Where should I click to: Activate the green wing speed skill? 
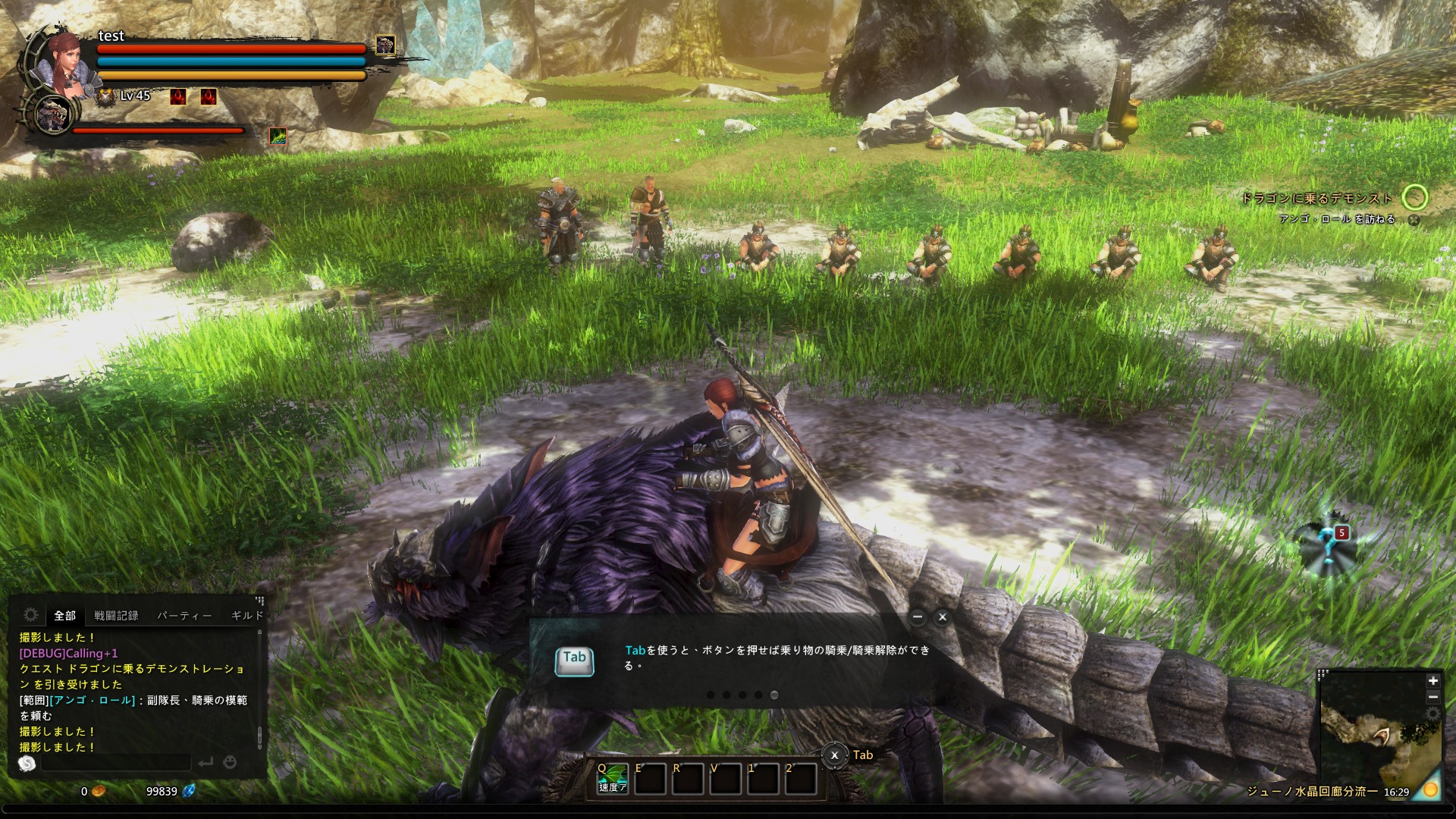(x=612, y=778)
